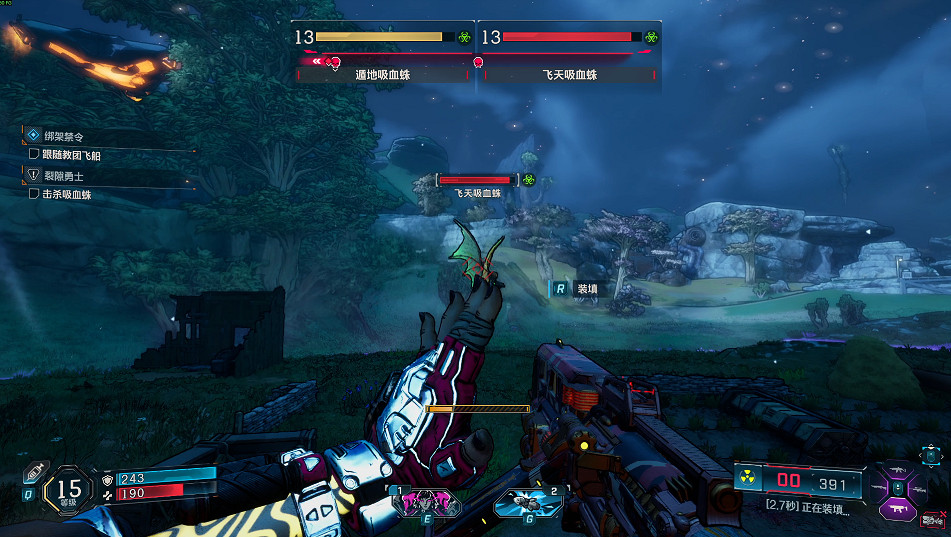Select the left weapon slot in the wheel

(878, 488)
